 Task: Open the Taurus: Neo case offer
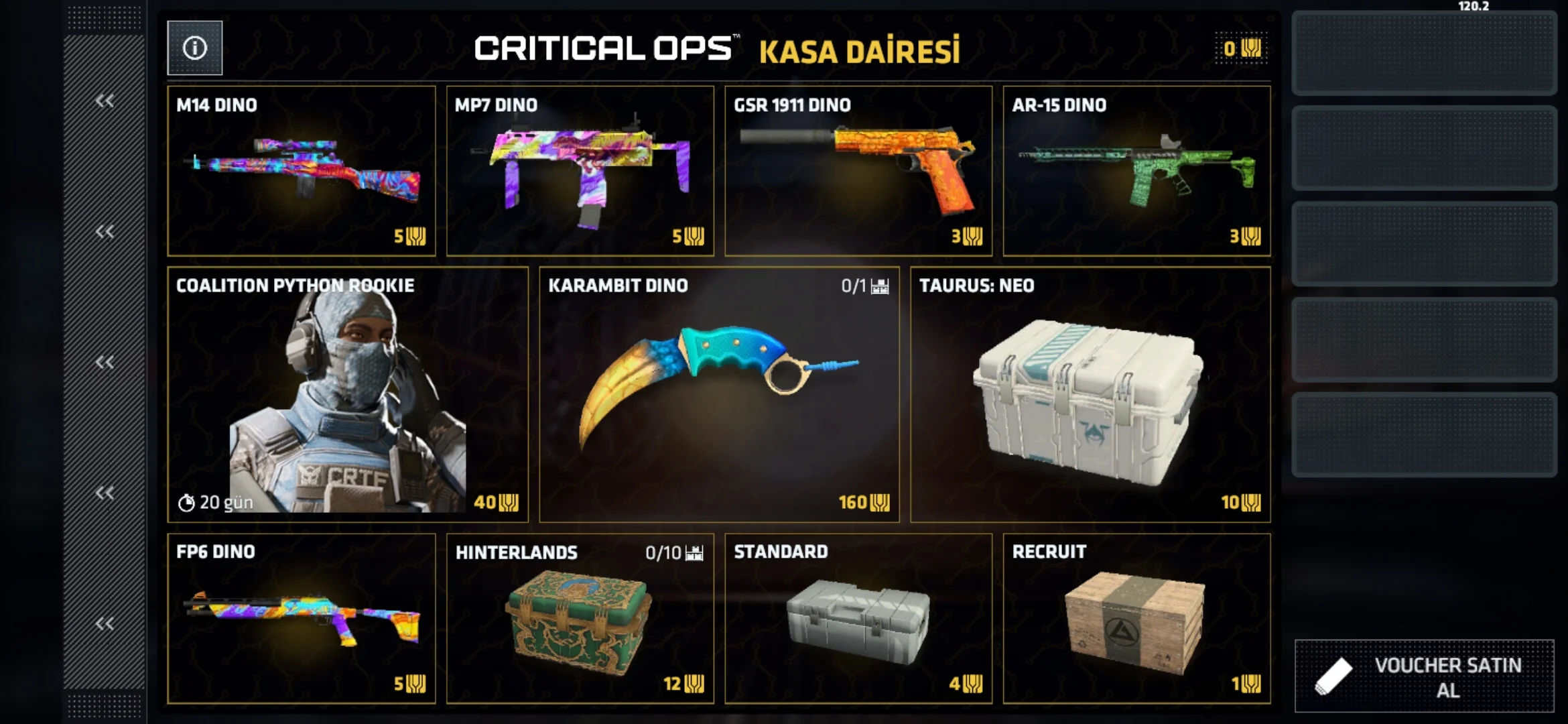pos(1090,394)
